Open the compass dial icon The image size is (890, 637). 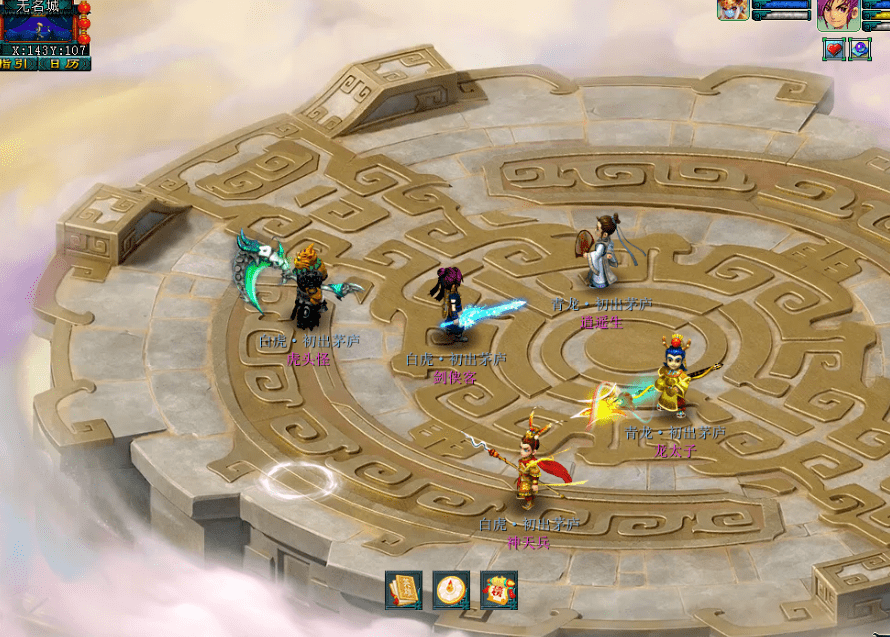451,590
